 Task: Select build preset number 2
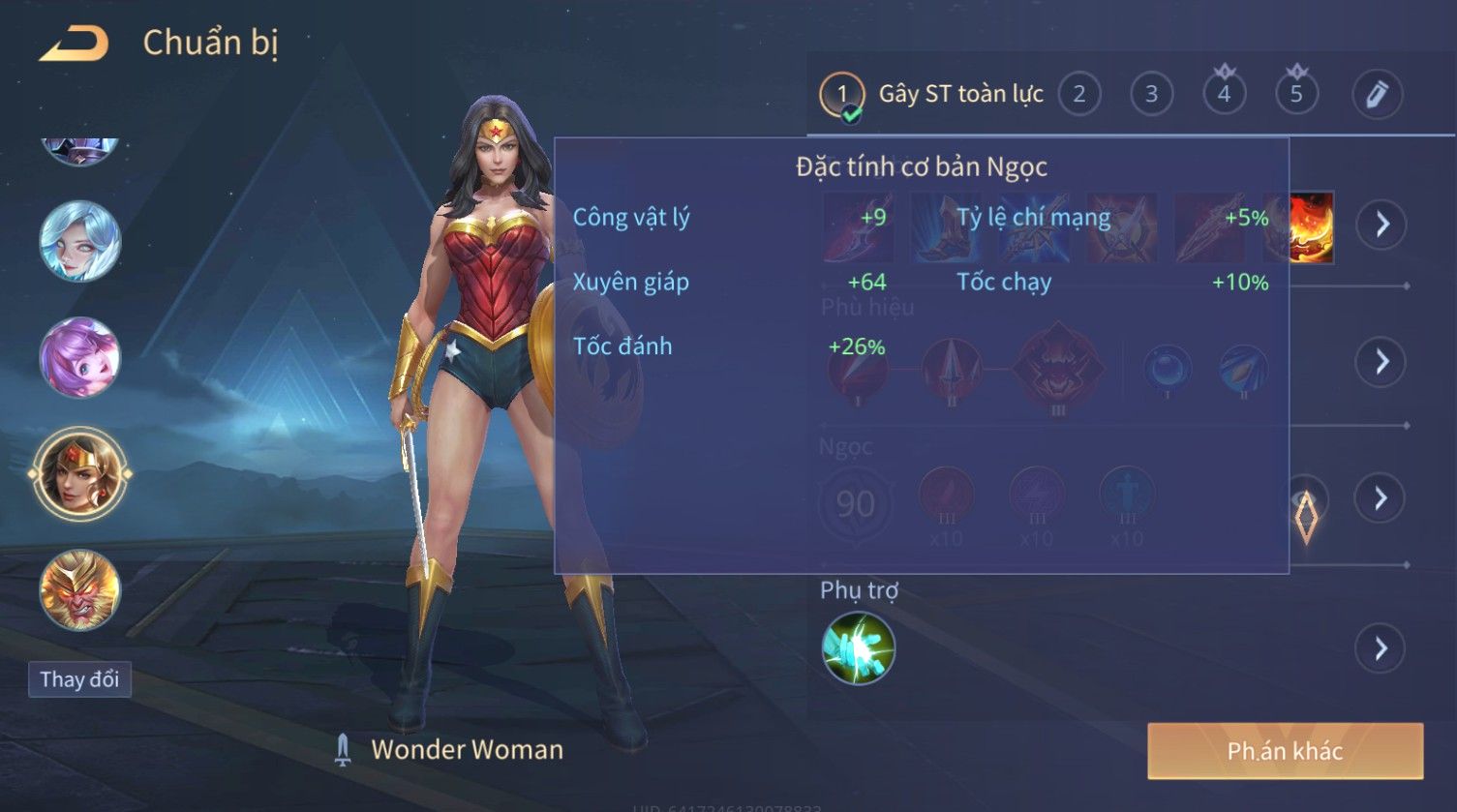click(x=1078, y=94)
